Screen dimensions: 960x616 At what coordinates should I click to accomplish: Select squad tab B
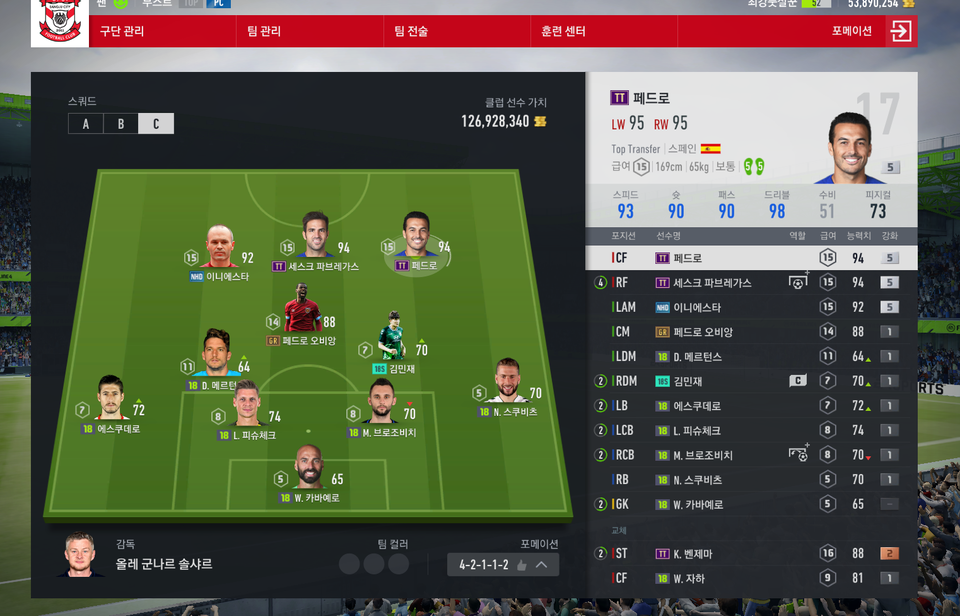121,124
